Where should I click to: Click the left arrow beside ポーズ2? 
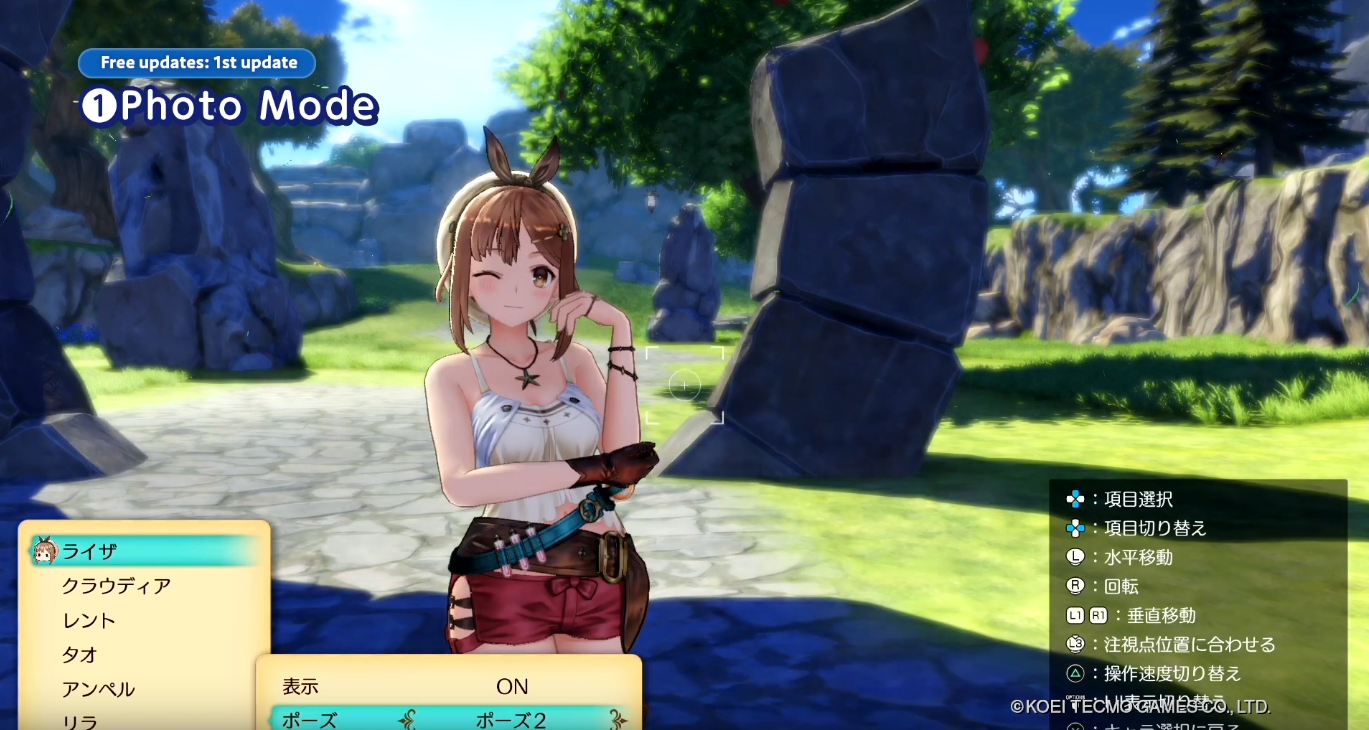click(x=406, y=720)
